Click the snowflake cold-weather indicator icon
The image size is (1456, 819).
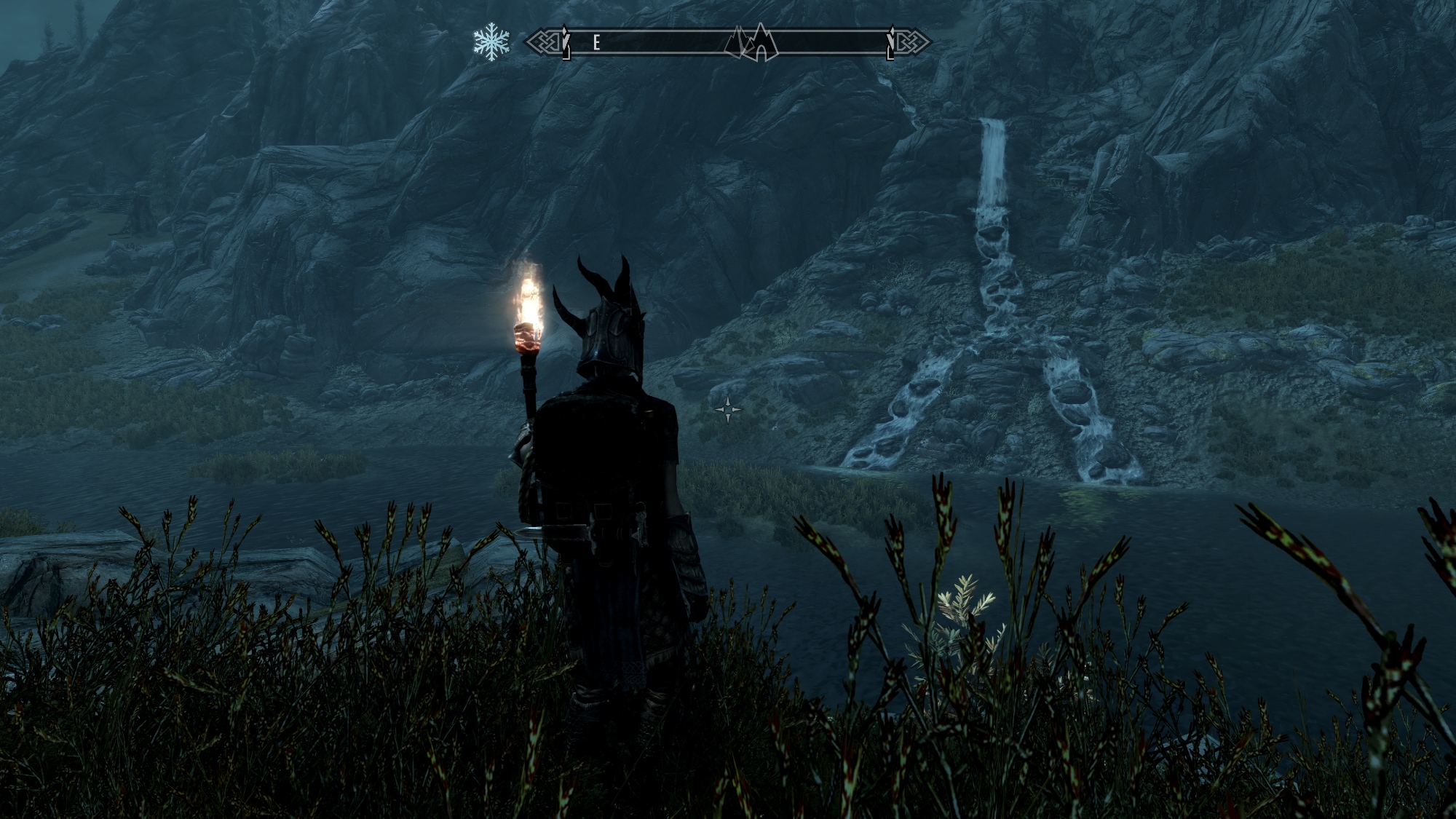[491, 42]
